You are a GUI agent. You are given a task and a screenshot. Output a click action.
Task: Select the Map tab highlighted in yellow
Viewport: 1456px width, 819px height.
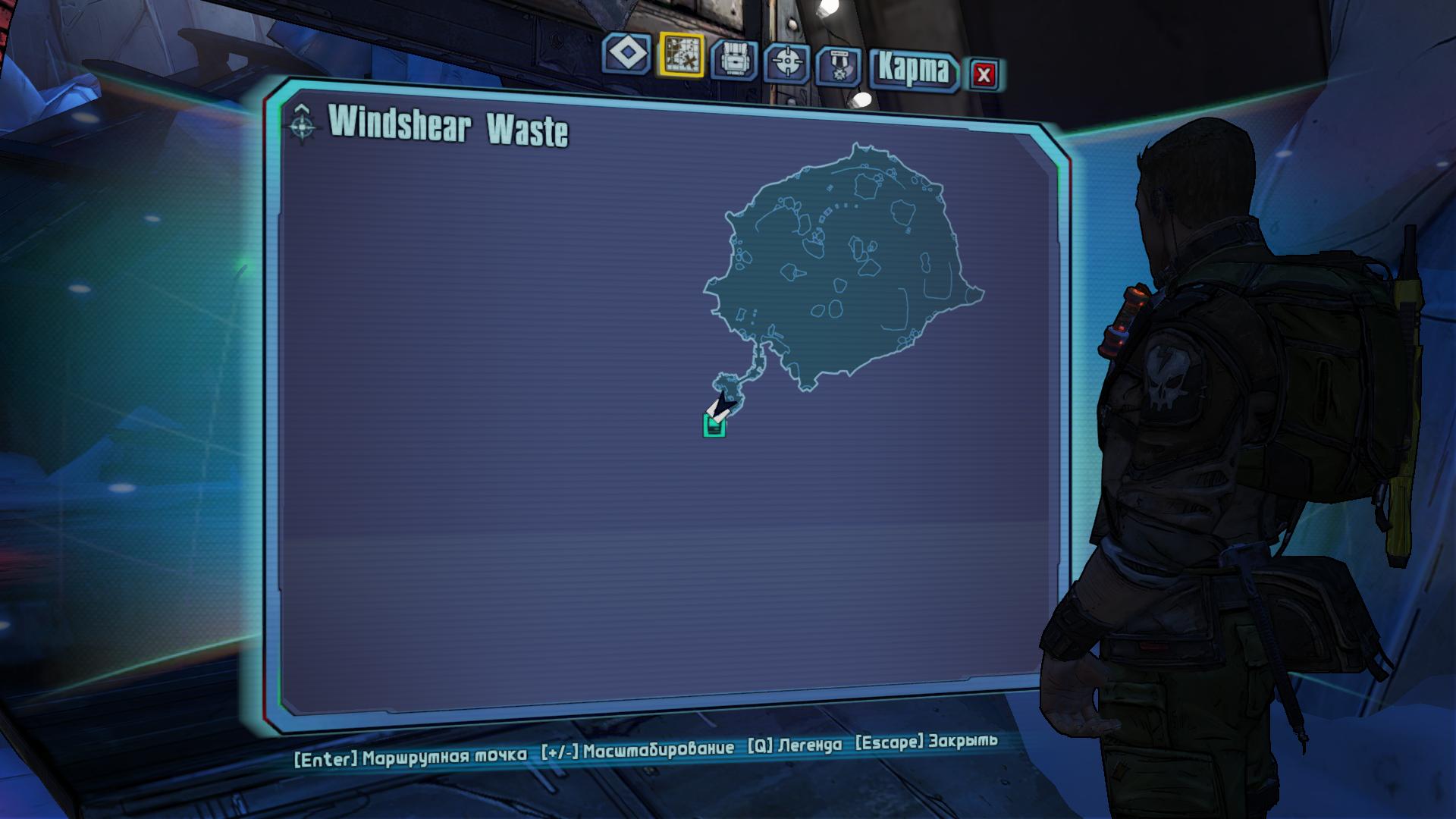tap(681, 55)
